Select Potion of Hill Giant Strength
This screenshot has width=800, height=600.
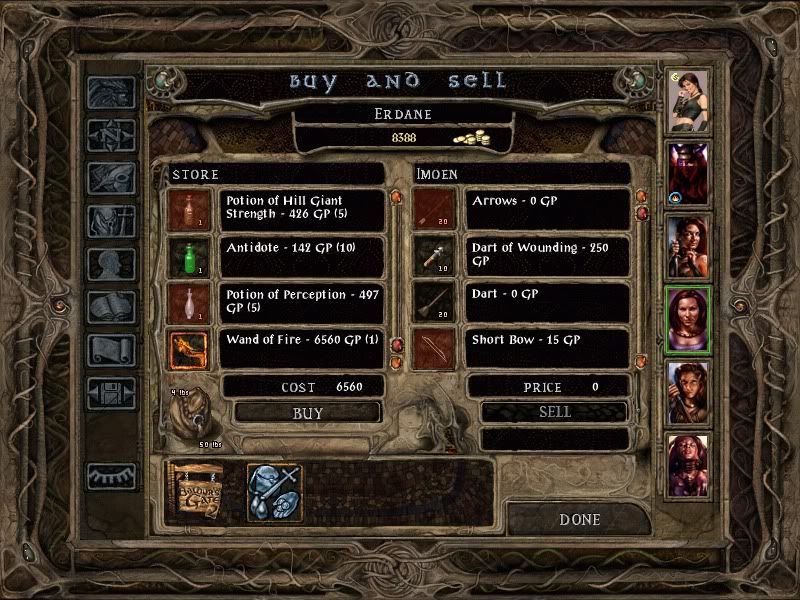pos(304,209)
